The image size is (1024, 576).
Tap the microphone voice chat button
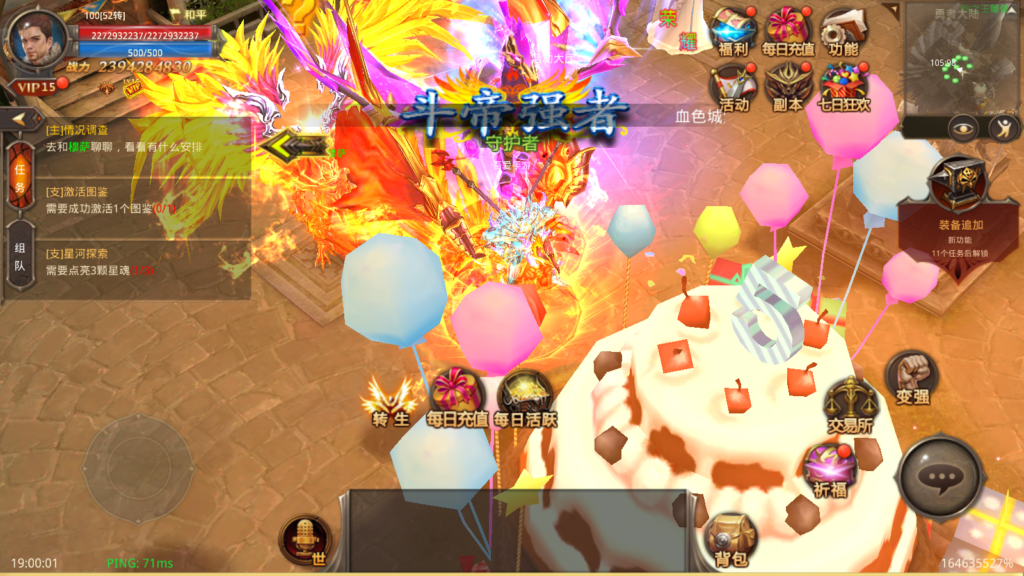point(303,542)
